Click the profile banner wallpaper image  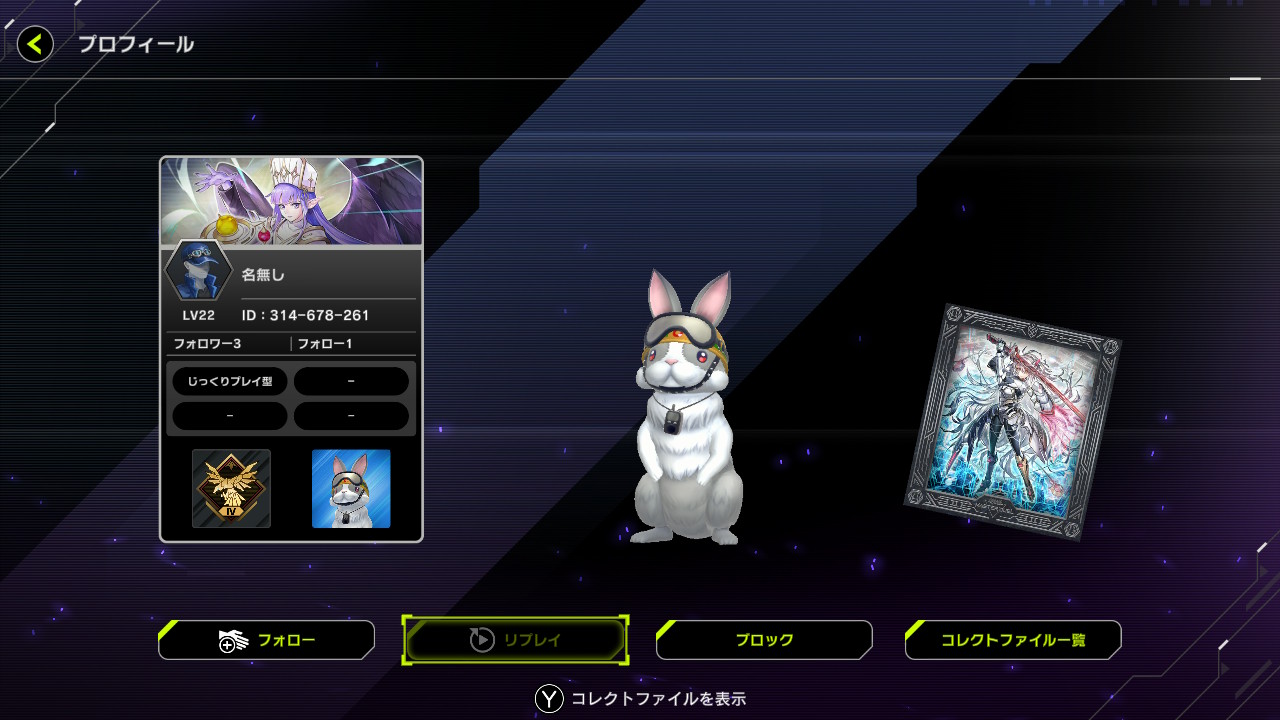(291, 201)
